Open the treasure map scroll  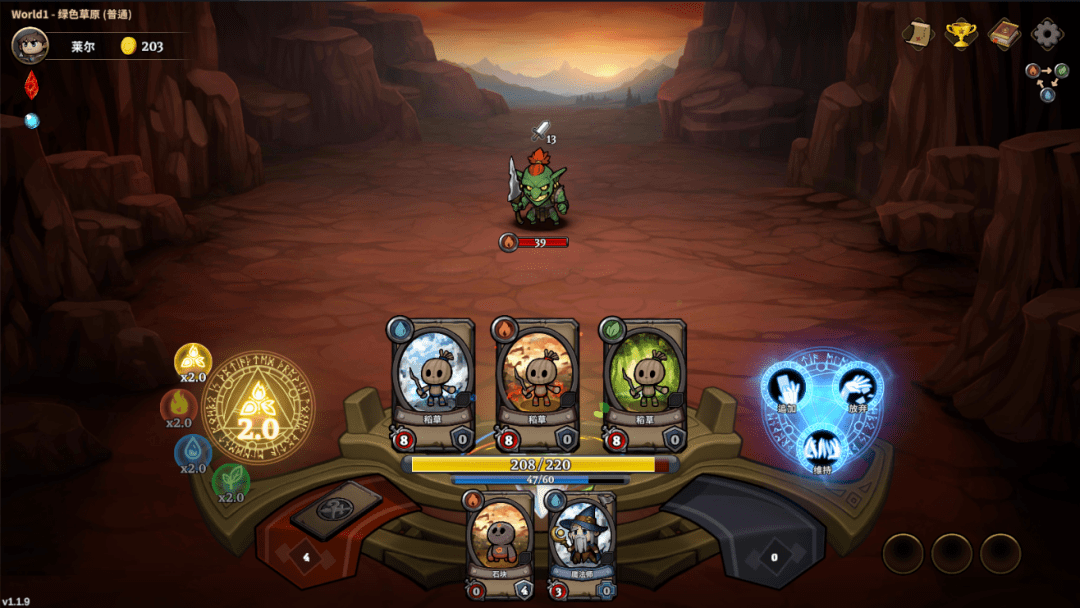pos(917,34)
